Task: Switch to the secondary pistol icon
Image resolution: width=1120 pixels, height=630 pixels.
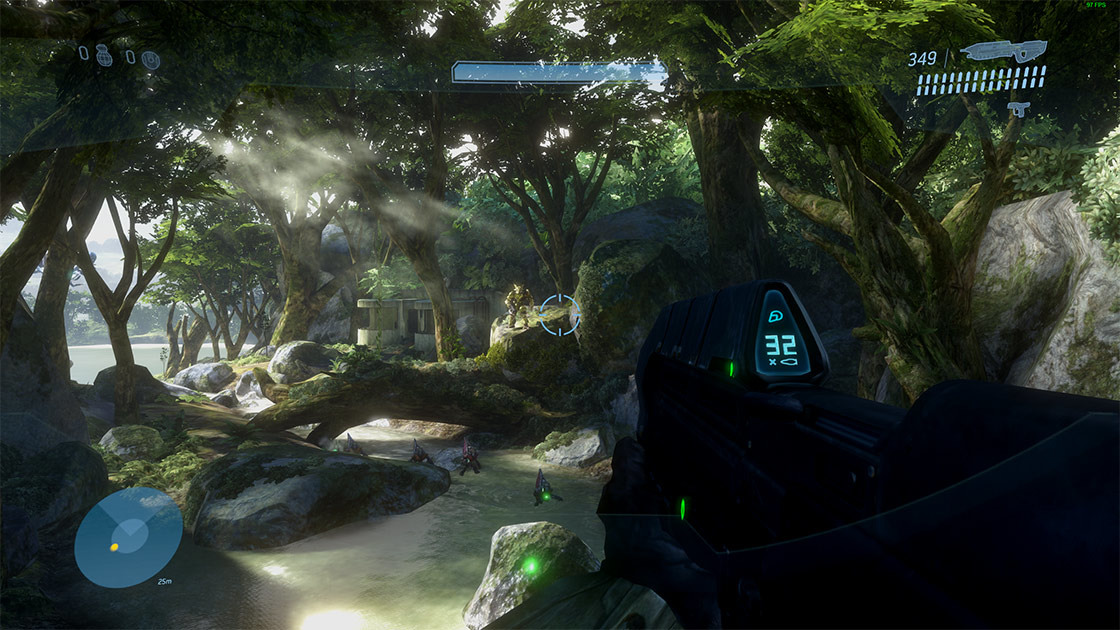Action: click(1018, 108)
